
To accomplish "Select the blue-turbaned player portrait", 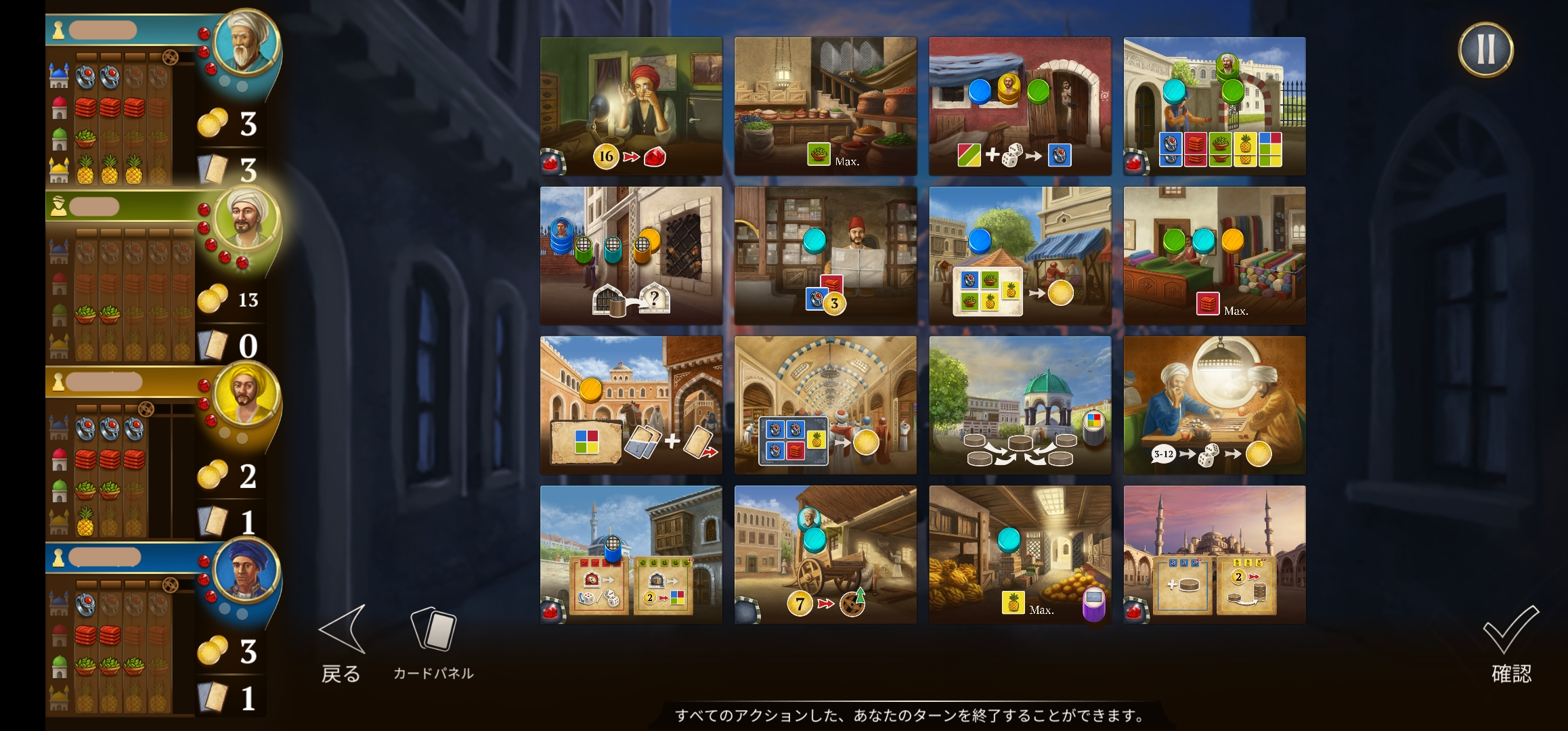I will pos(246,571).
